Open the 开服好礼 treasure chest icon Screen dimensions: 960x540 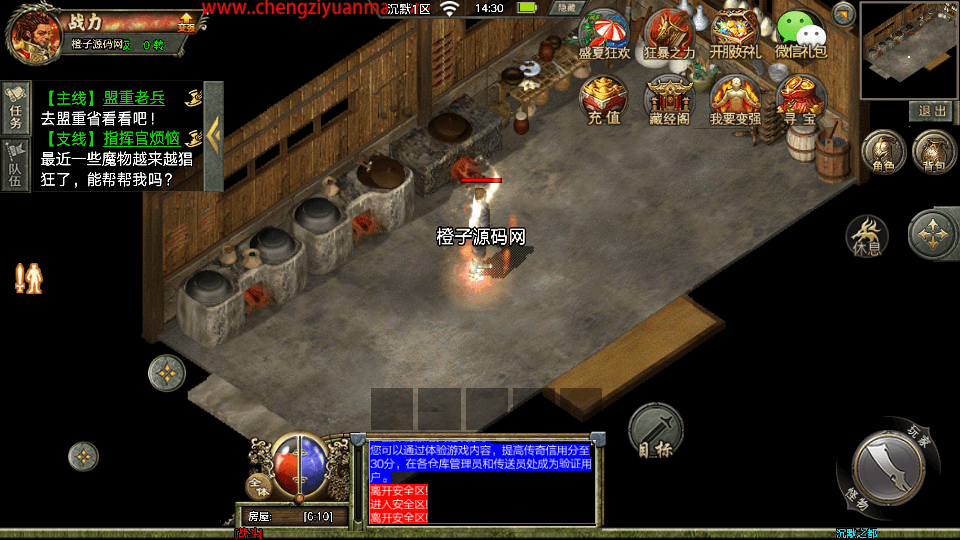point(735,32)
